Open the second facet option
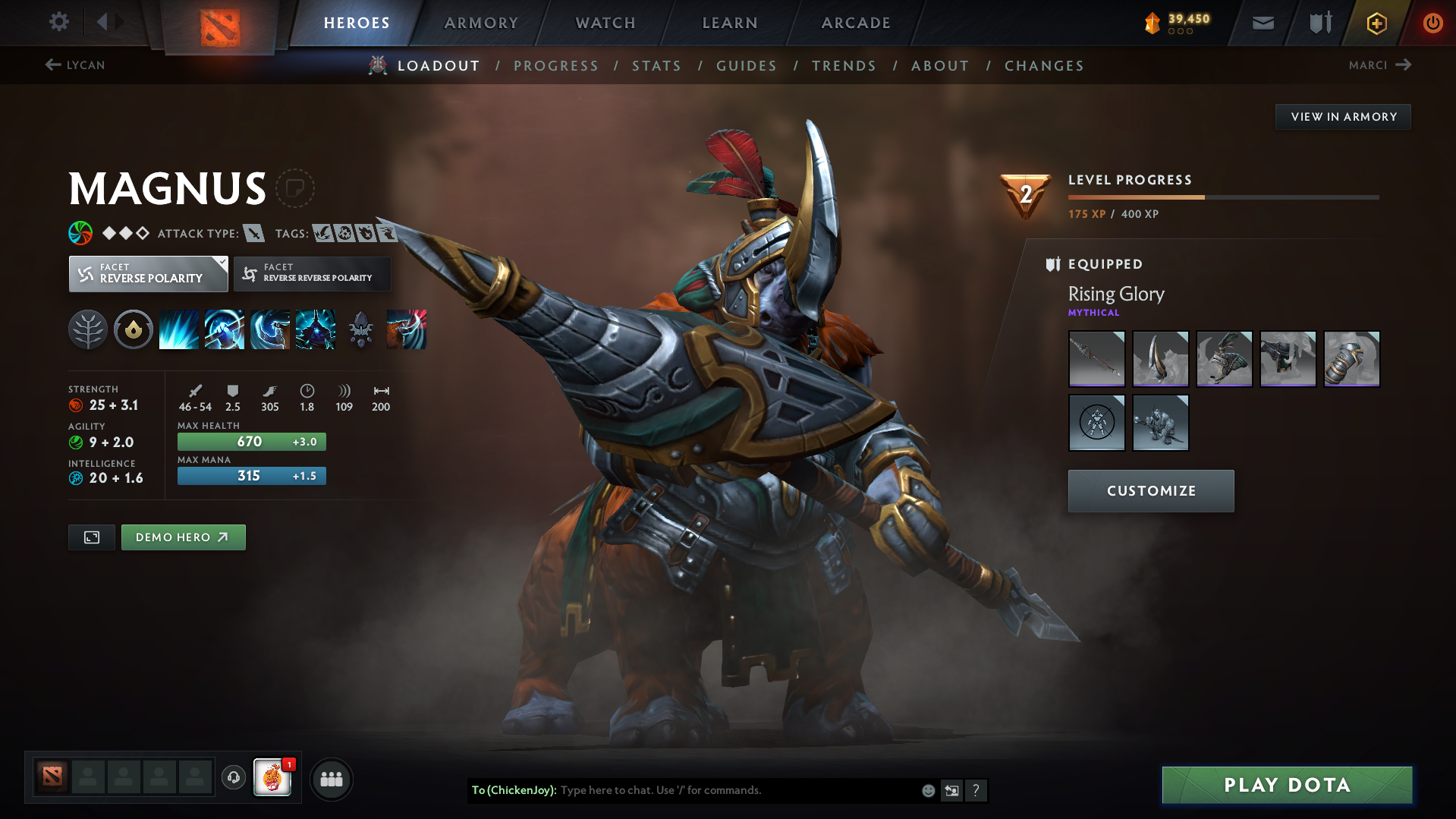The image size is (1456, 819). 311,273
